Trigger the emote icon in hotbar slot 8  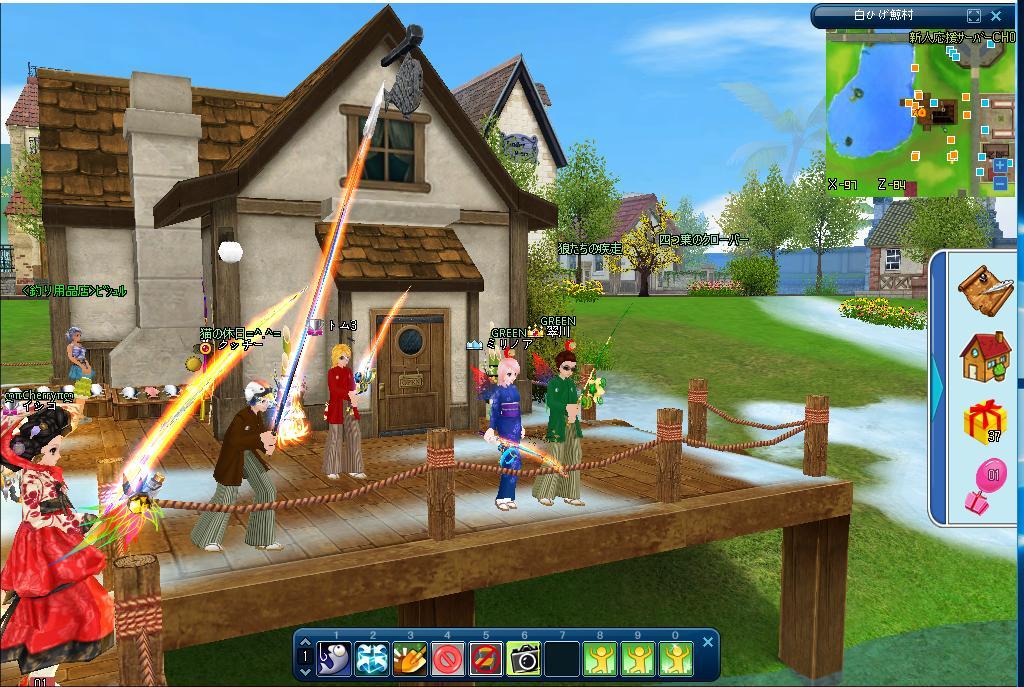coord(600,658)
